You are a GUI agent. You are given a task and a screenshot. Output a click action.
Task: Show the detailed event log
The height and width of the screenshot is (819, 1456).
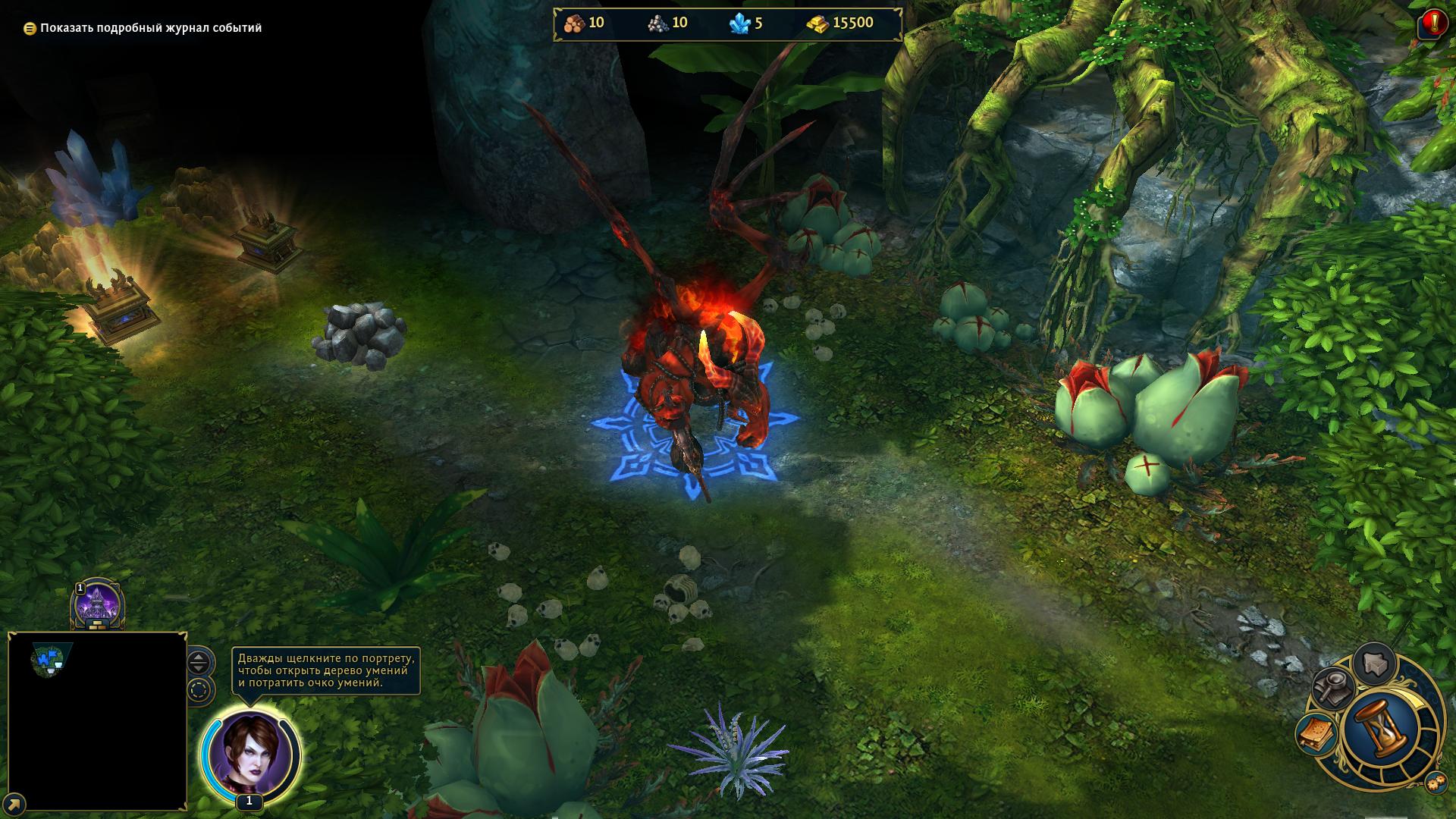(x=143, y=28)
